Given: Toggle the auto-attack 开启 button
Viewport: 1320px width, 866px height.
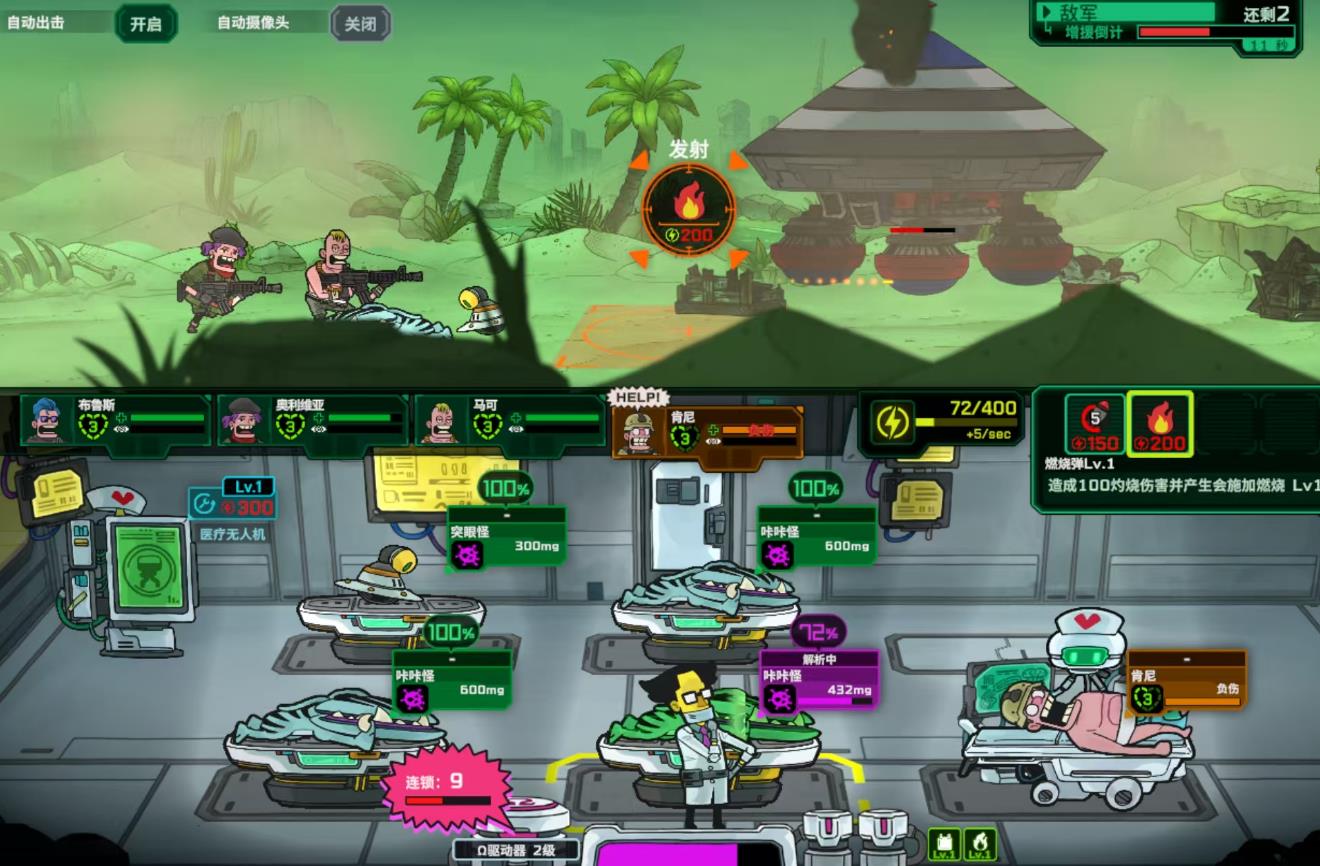Looking at the screenshot, I should point(146,23).
